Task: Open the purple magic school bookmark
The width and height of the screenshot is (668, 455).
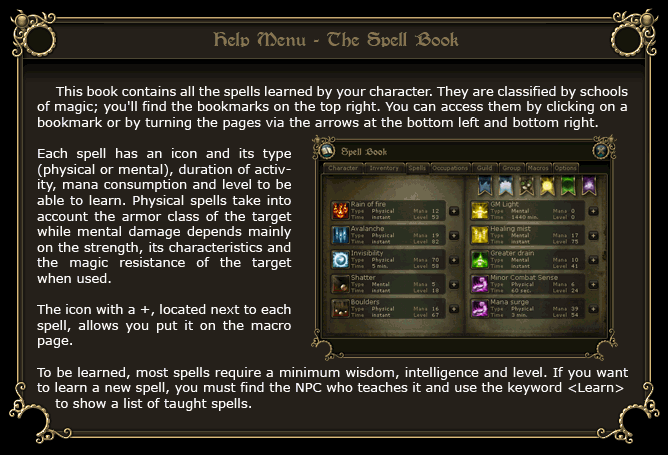Action: click(x=588, y=186)
